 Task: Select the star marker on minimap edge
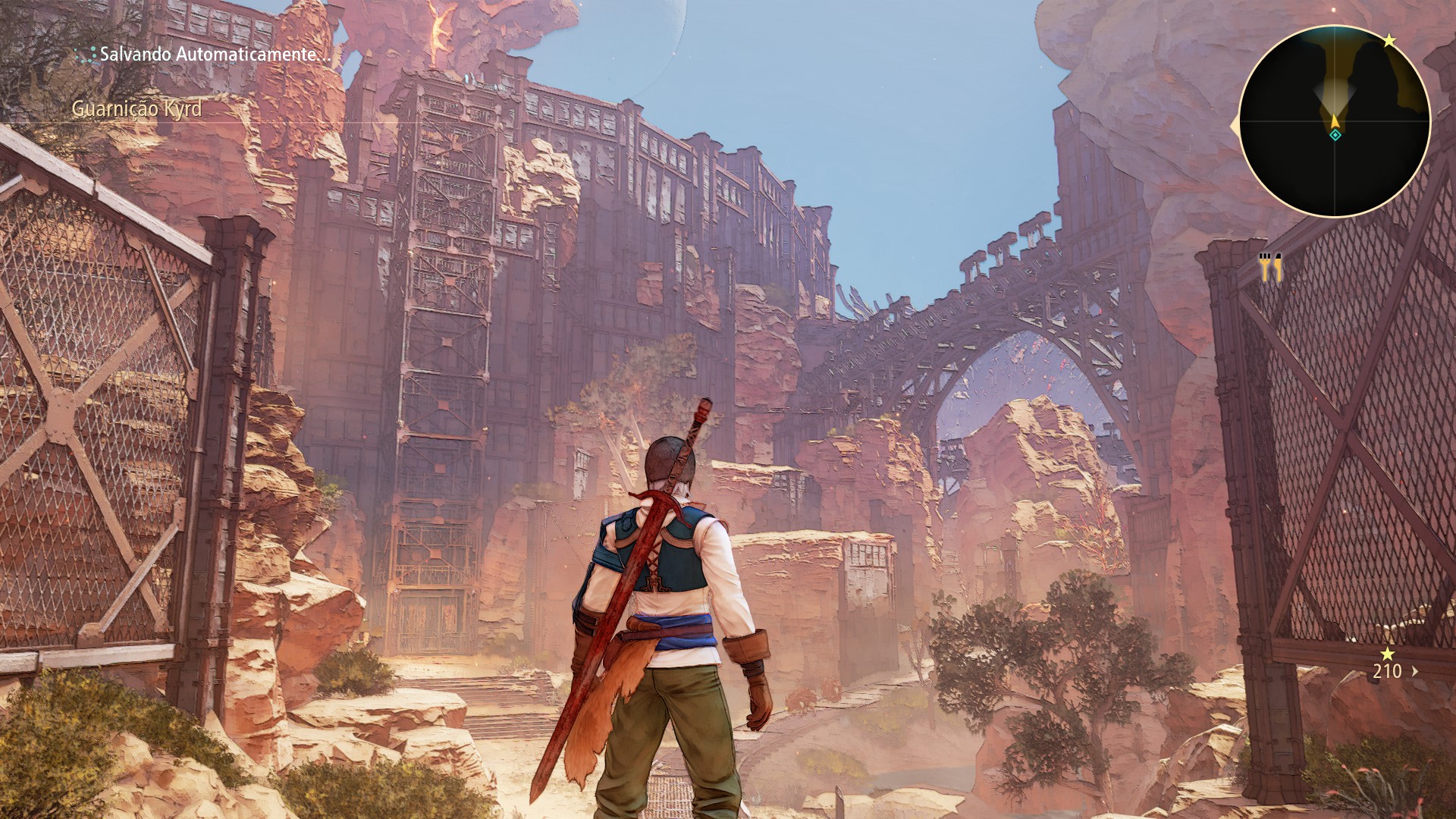tap(1389, 41)
